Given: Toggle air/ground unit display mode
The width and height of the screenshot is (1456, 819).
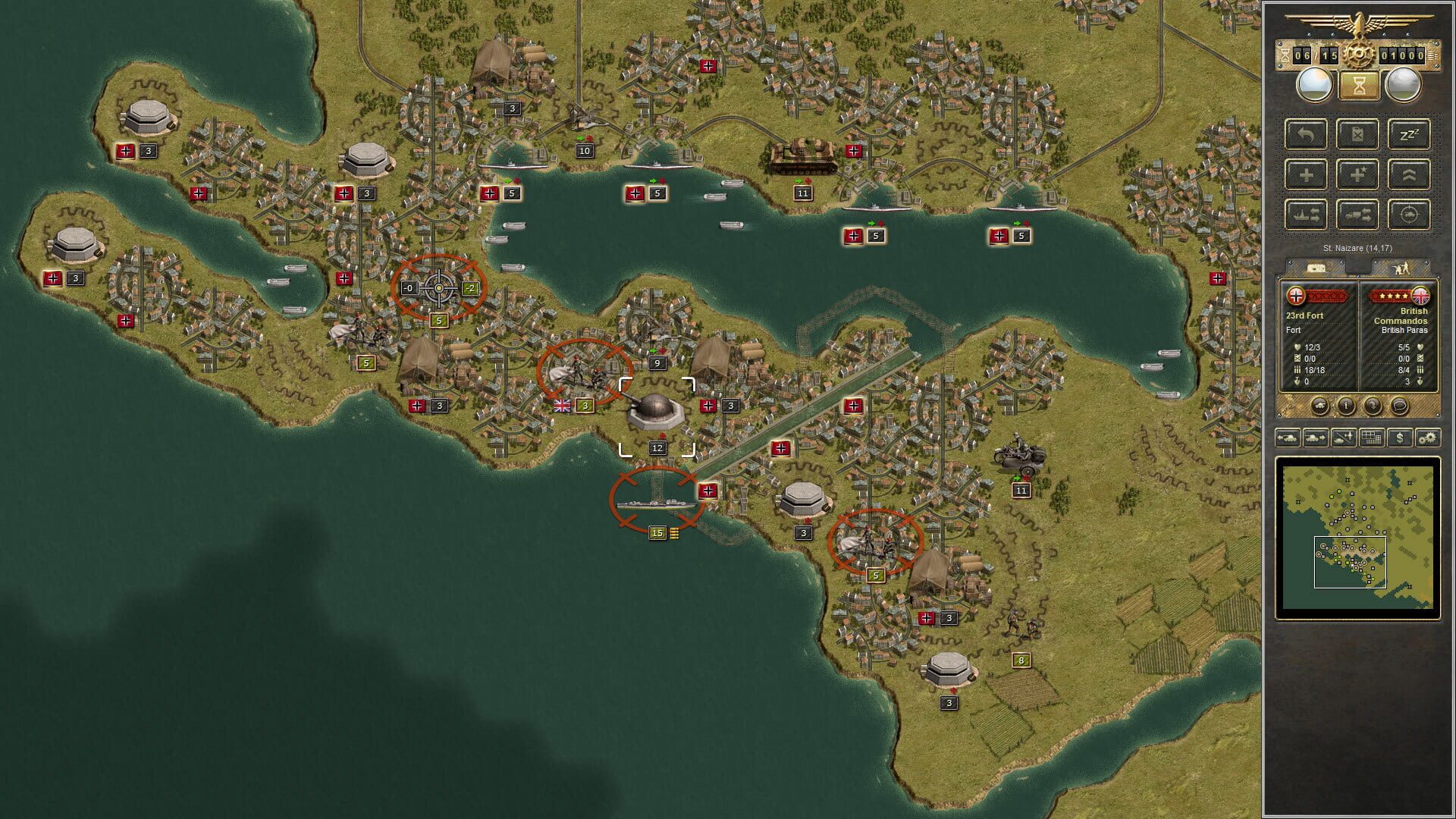Looking at the screenshot, I should click(x=1343, y=438).
